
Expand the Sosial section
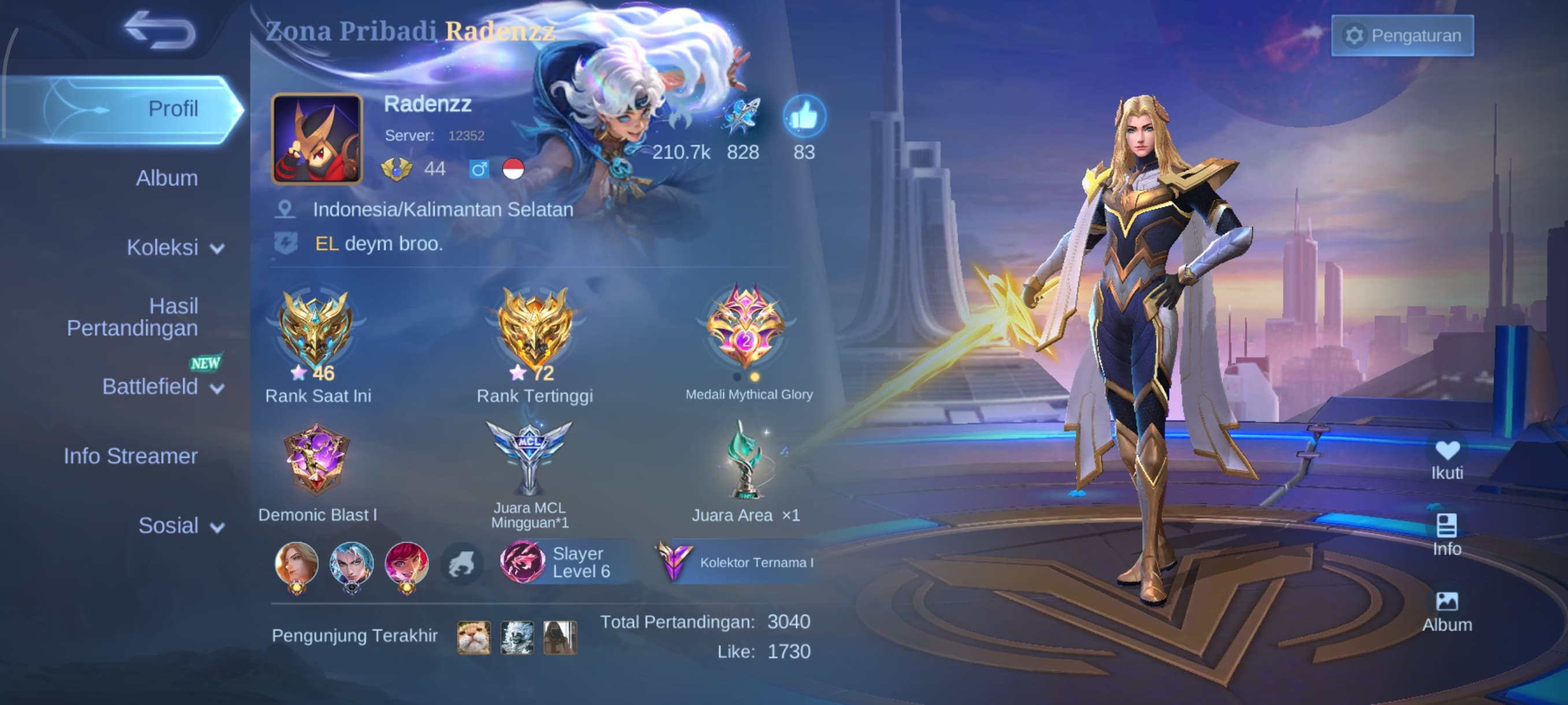pos(180,525)
